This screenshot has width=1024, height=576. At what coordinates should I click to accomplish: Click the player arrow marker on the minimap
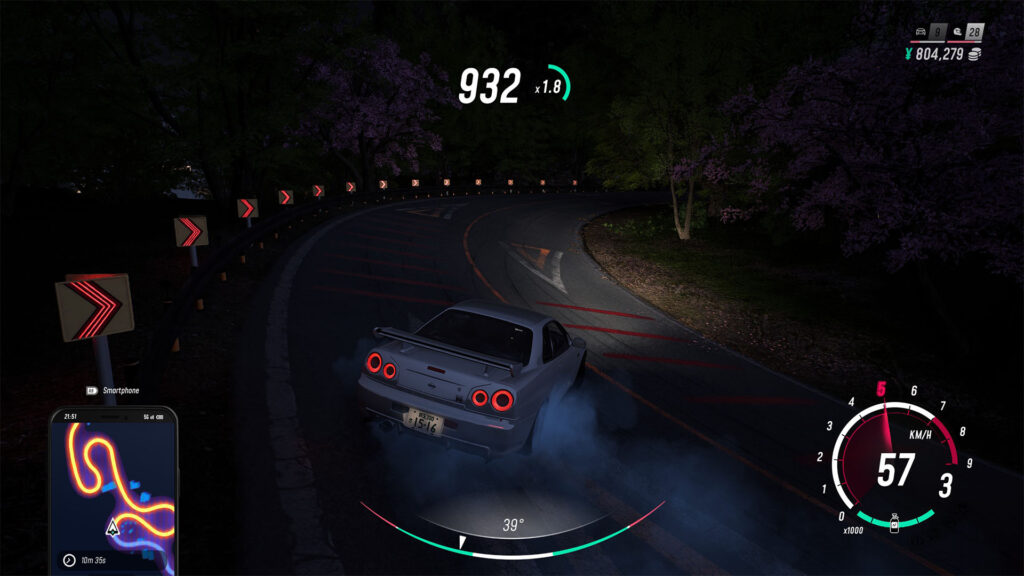(x=113, y=527)
